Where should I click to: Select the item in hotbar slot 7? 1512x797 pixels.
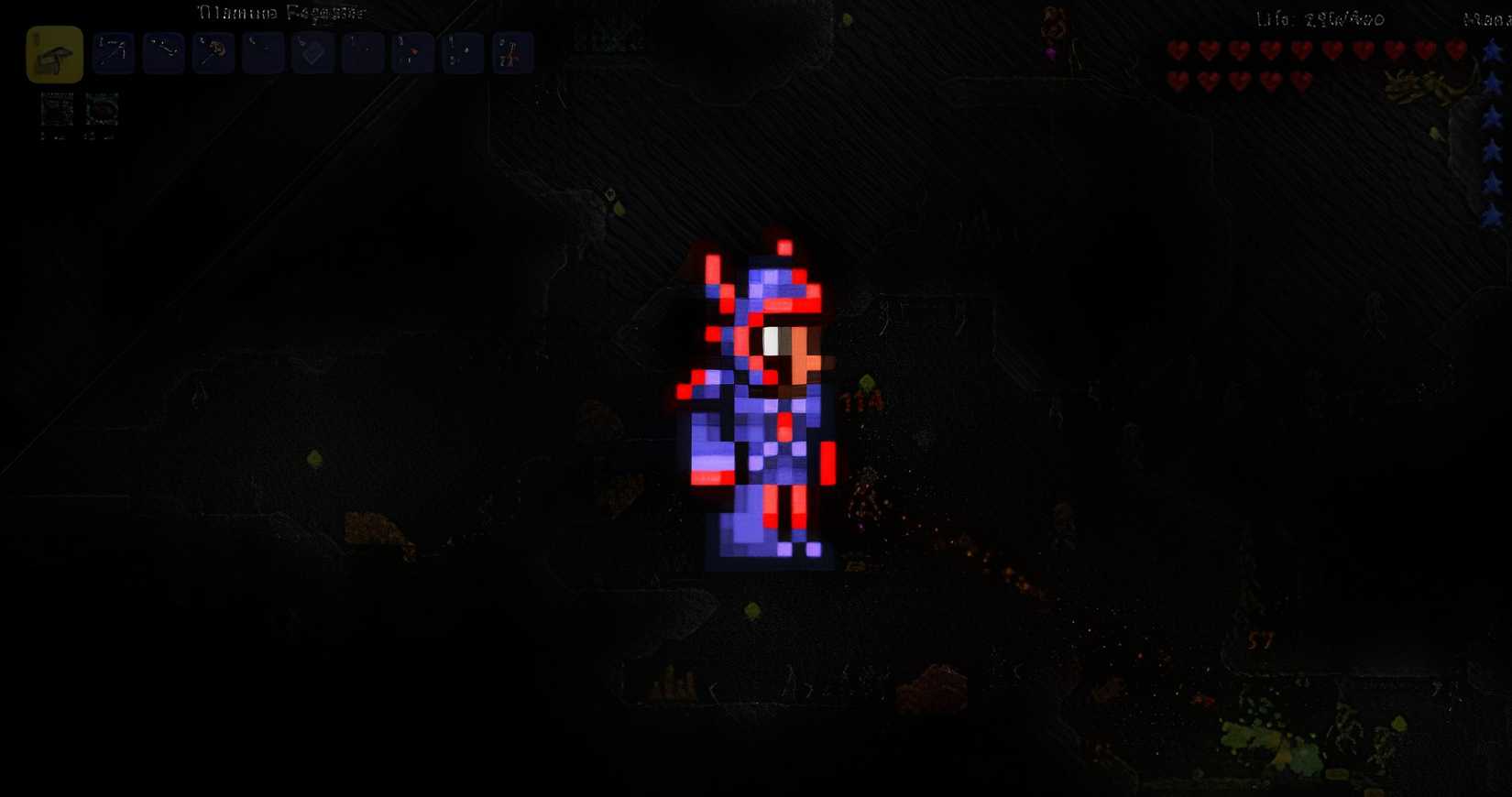pos(363,52)
